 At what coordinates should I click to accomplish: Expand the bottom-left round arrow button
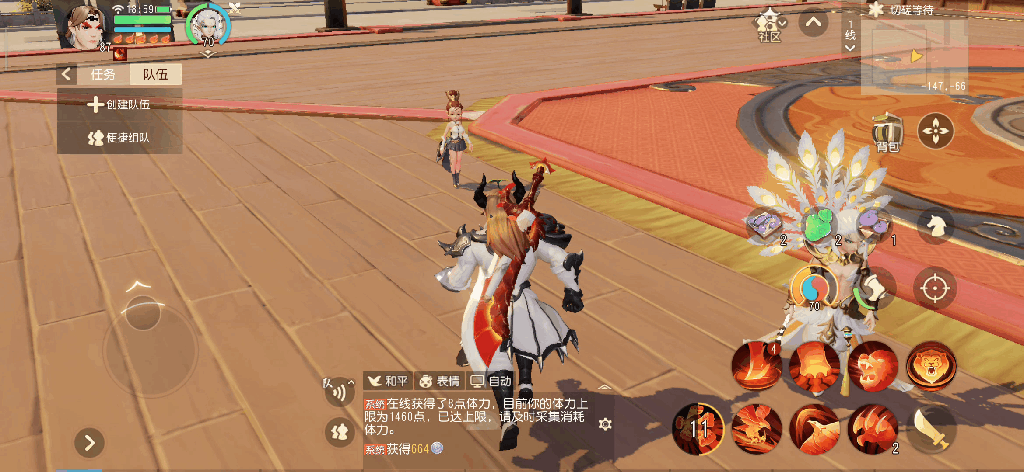(x=90, y=442)
